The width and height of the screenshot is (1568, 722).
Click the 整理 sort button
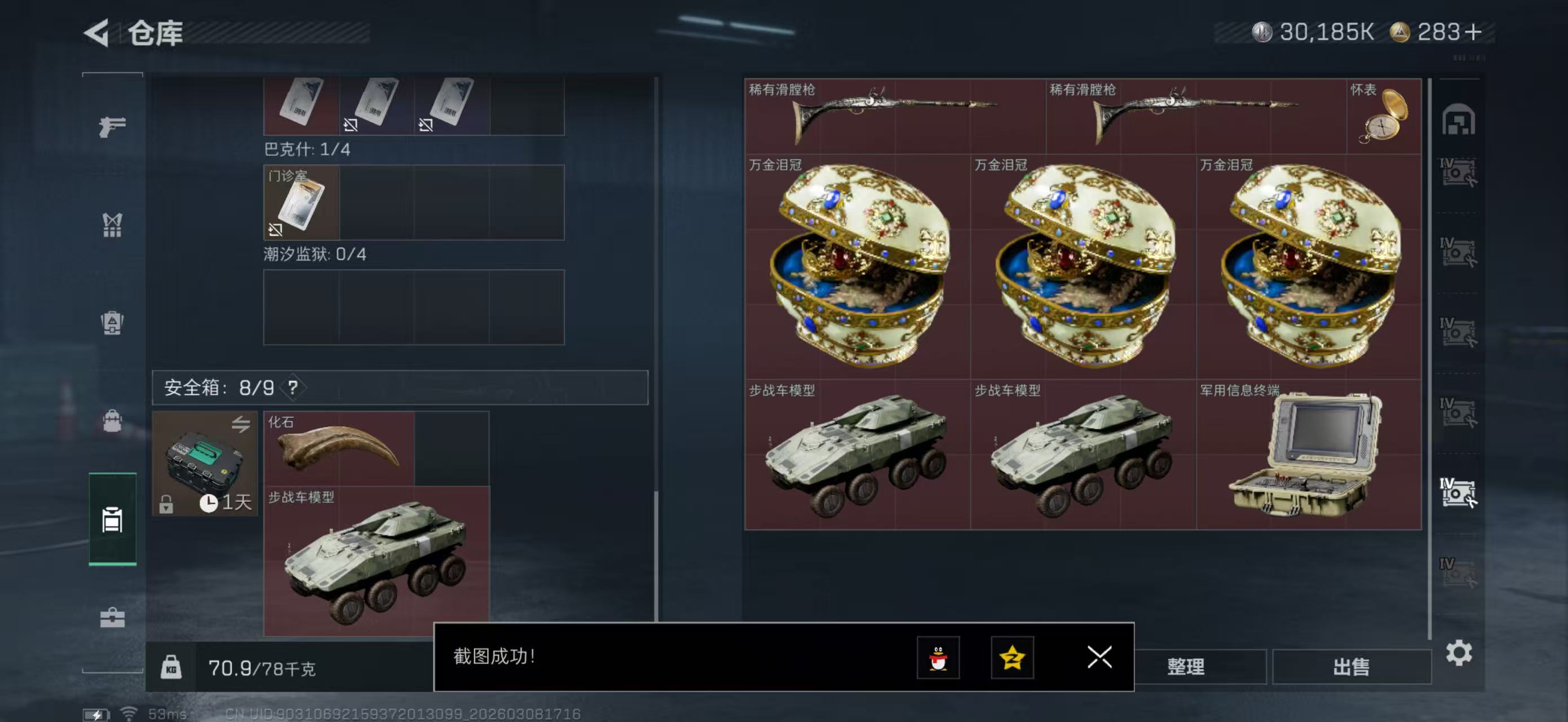[x=1185, y=667]
